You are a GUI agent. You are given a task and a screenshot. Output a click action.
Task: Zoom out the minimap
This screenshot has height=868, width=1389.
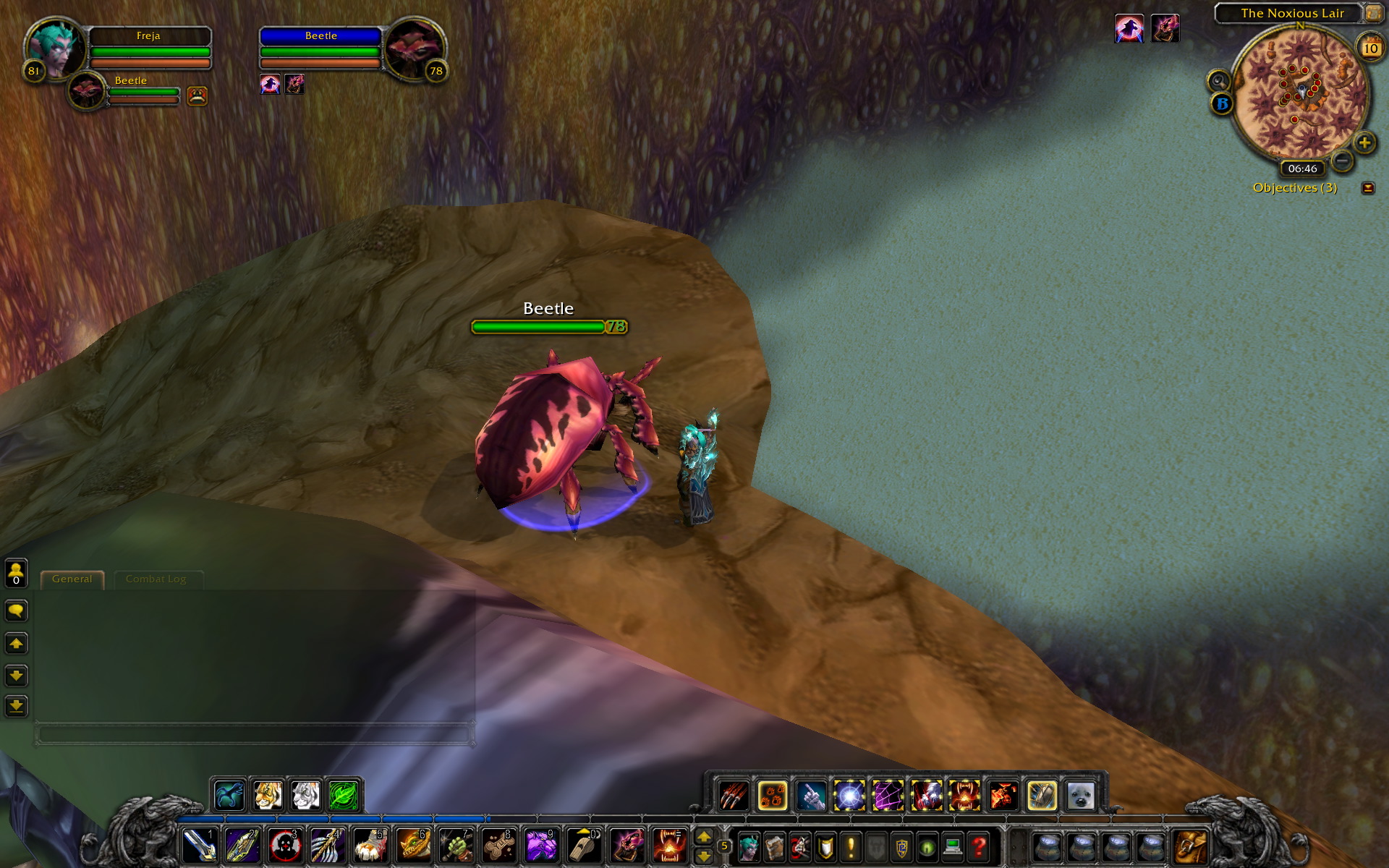(1342, 161)
